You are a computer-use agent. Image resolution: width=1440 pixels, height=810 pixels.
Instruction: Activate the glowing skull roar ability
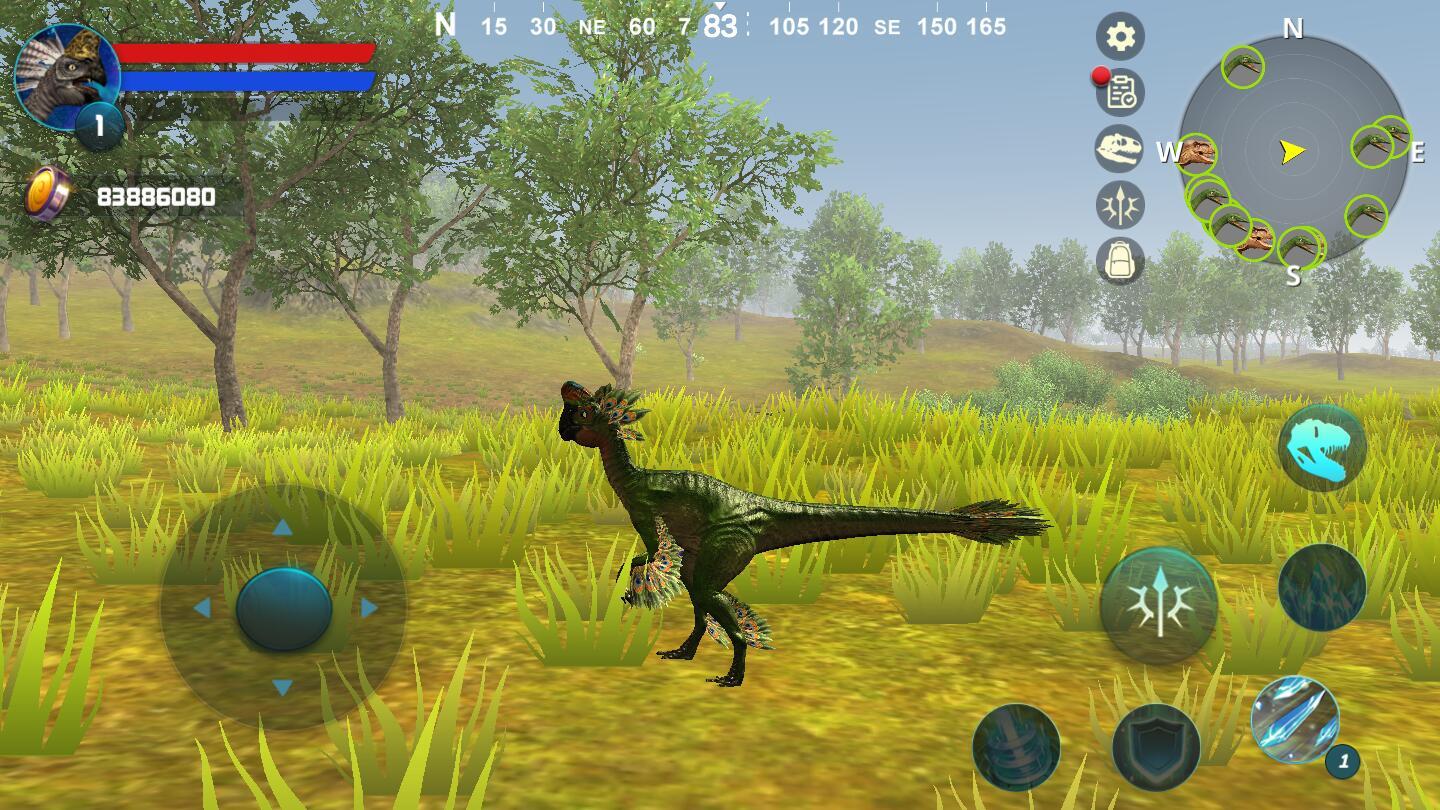click(1322, 447)
